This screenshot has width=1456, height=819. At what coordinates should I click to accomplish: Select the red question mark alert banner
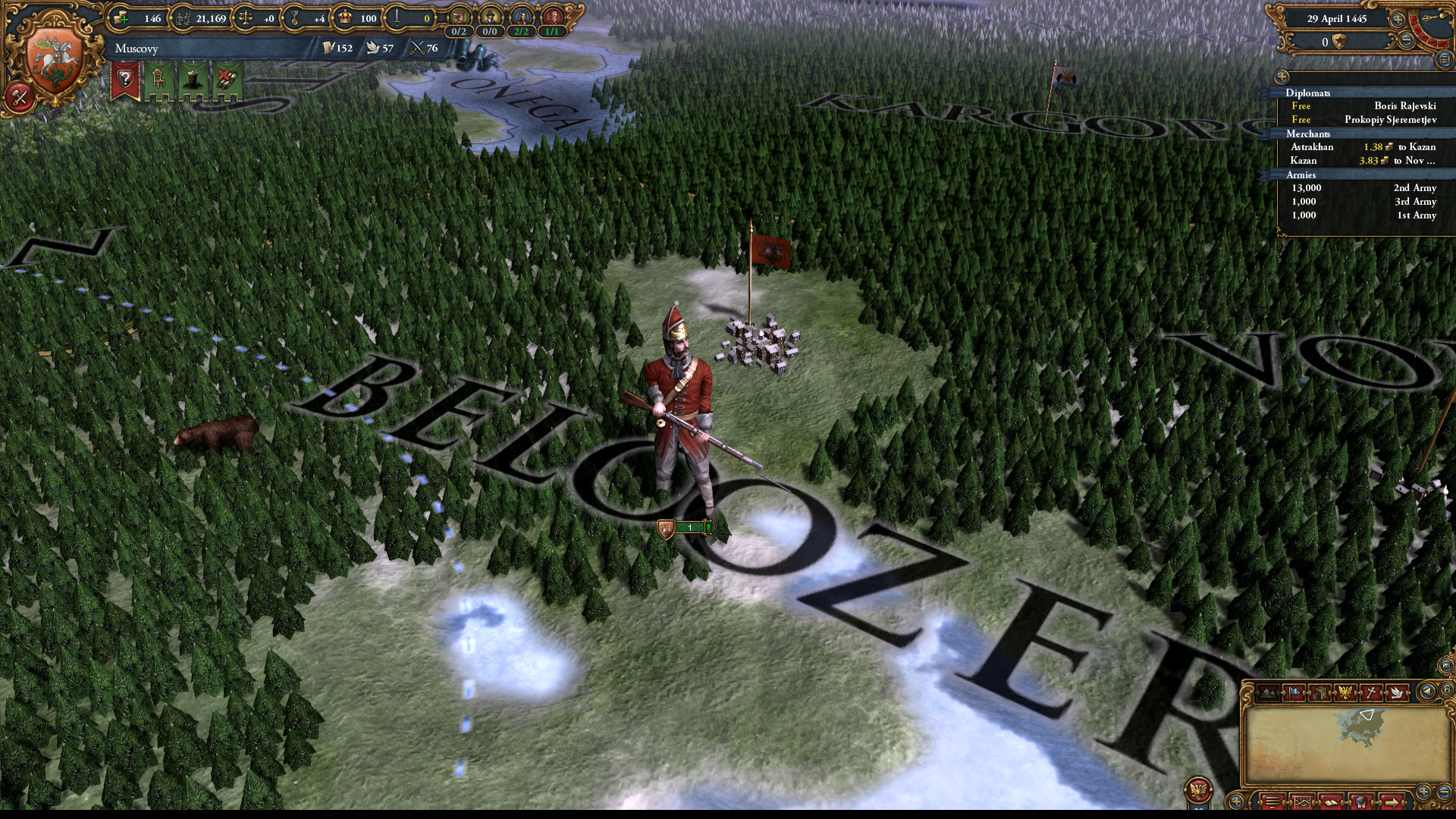[126, 80]
